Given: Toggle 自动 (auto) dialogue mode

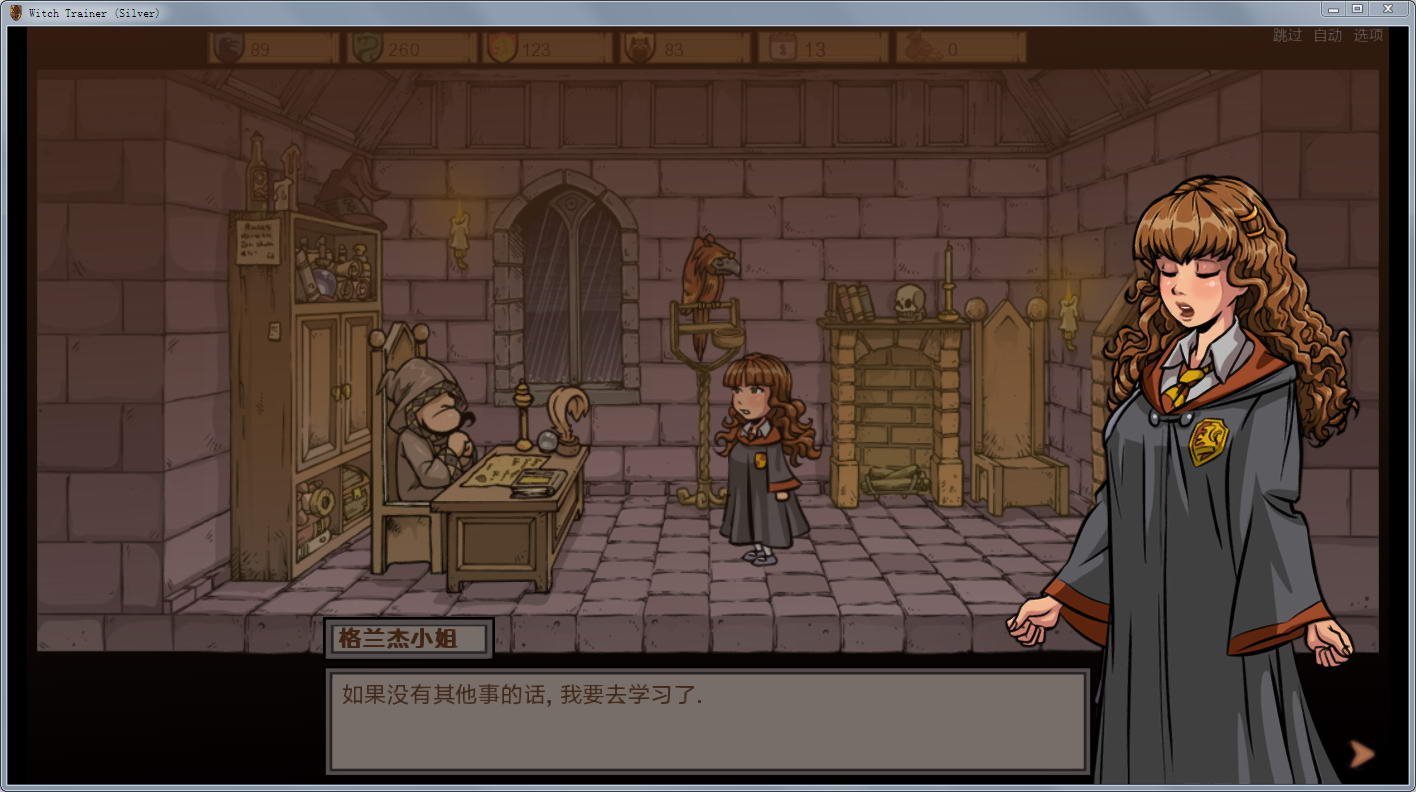Looking at the screenshot, I should click(x=1327, y=36).
